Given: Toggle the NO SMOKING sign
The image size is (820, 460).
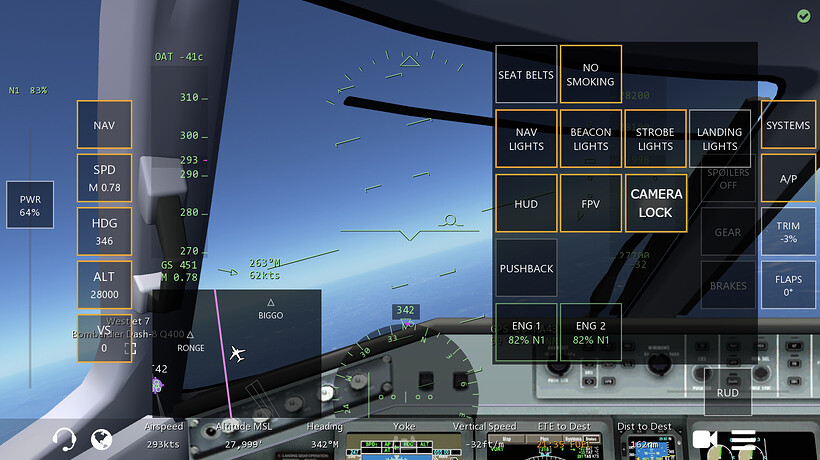Looking at the screenshot, I should (x=590, y=75).
